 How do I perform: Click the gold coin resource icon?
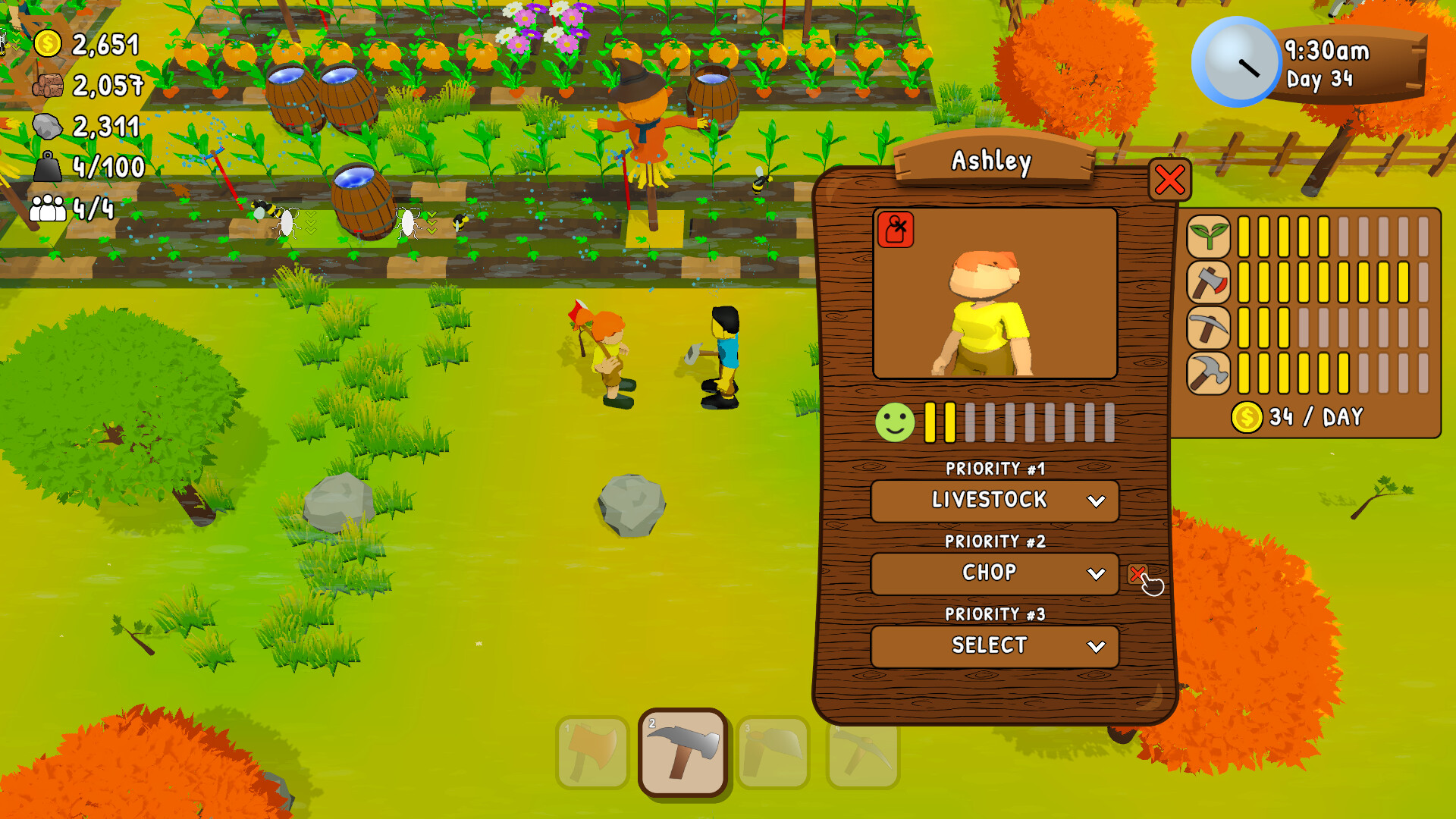coord(49,45)
